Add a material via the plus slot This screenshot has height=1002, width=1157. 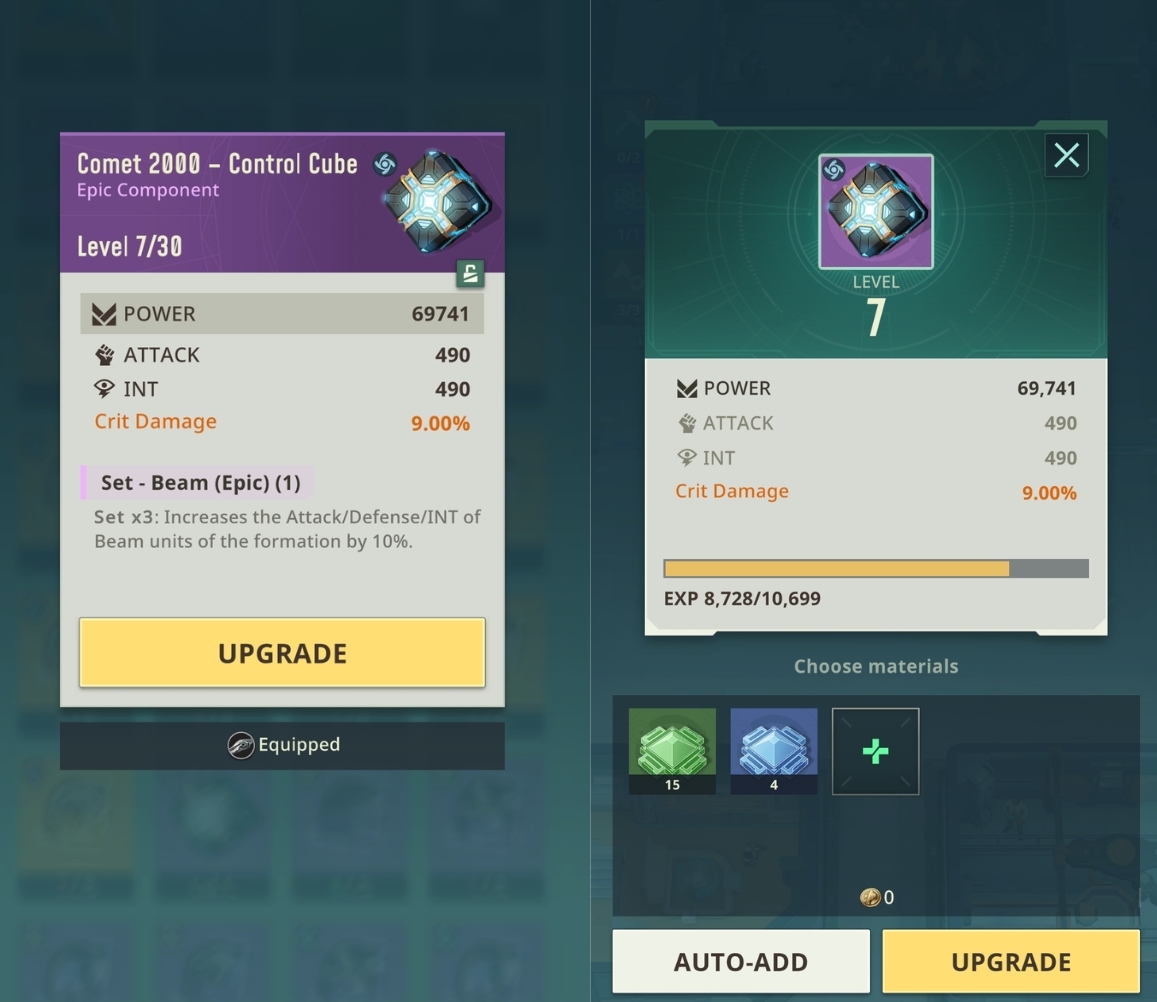click(x=875, y=751)
